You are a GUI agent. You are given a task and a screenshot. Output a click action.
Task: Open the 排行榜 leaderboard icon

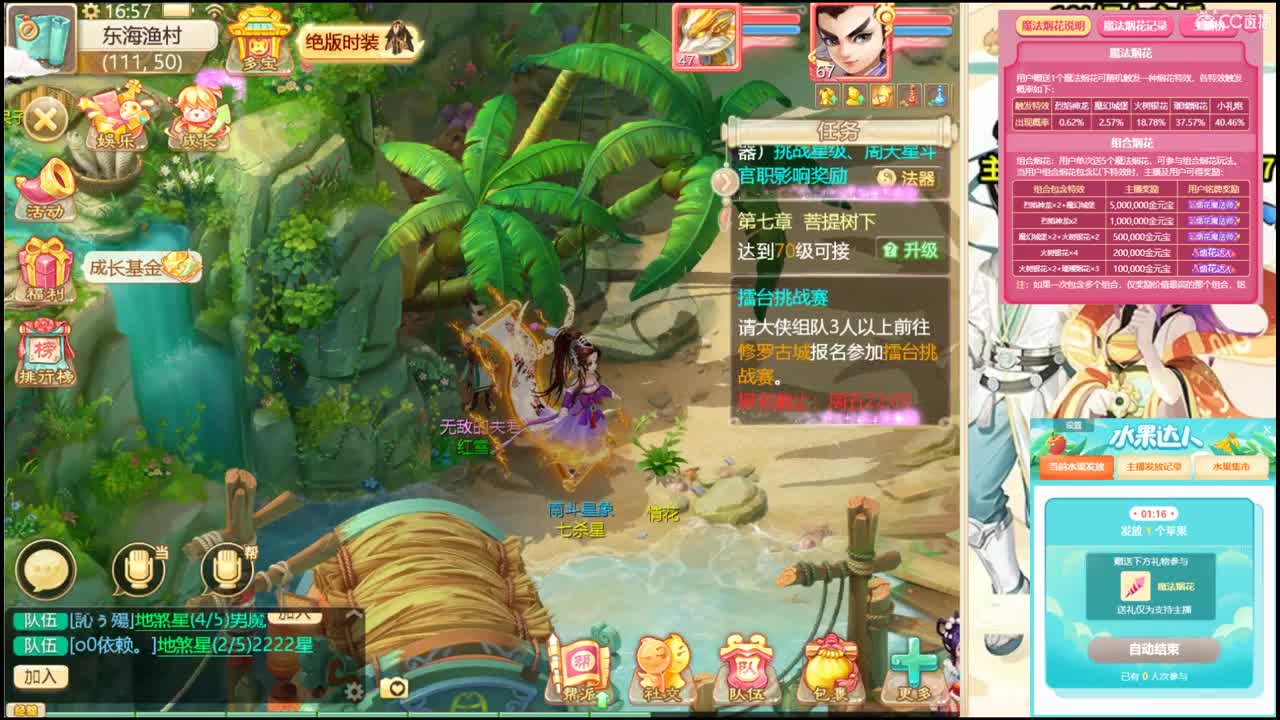click(x=44, y=348)
